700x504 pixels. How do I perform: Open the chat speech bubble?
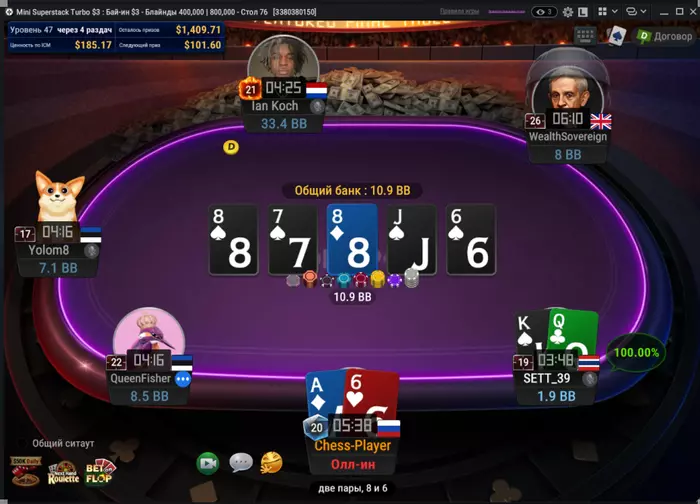pyautogui.click(x=240, y=463)
